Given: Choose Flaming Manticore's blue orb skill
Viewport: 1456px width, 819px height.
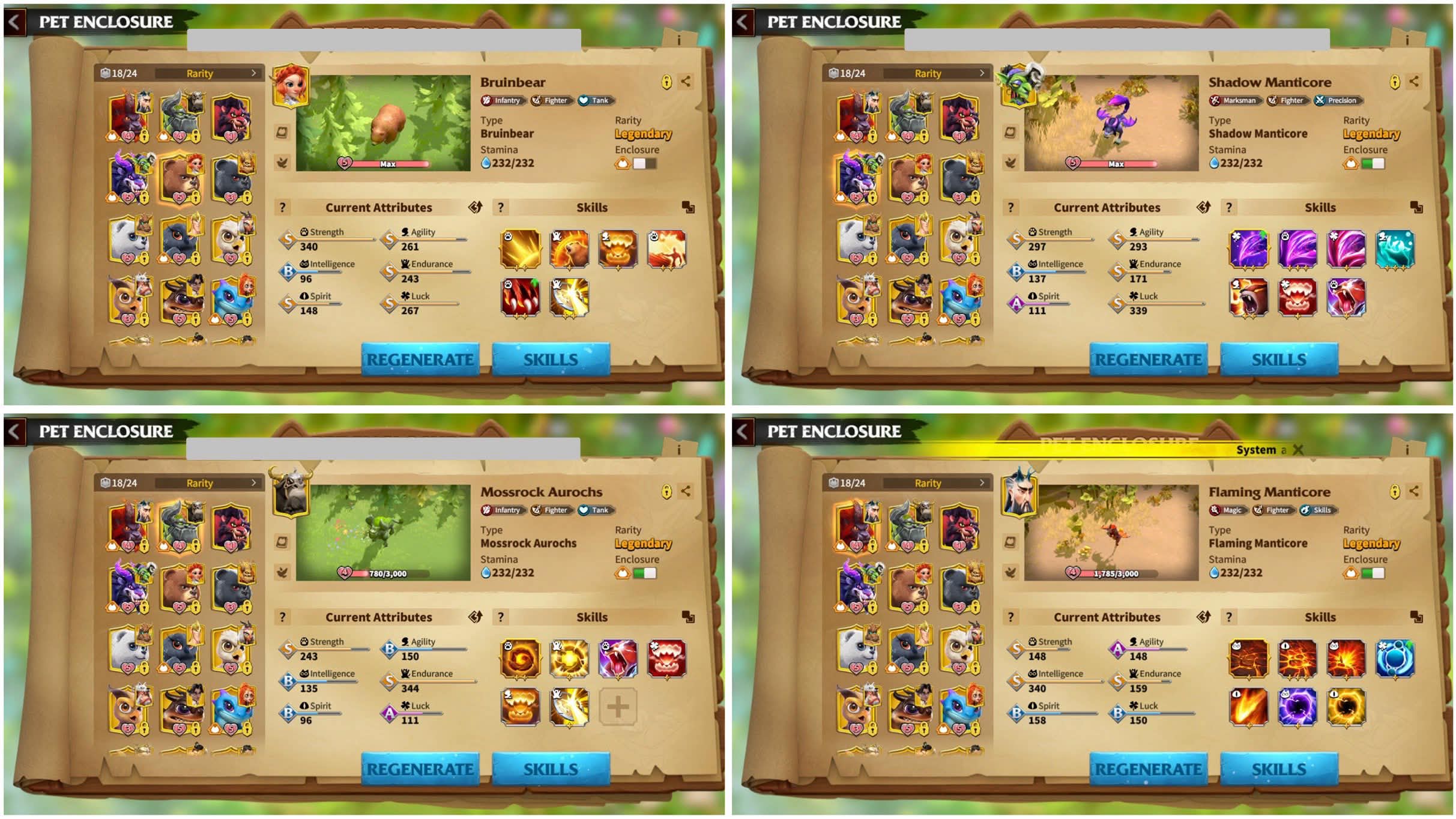Looking at the screenshot, I should [x=1394, y=658].
